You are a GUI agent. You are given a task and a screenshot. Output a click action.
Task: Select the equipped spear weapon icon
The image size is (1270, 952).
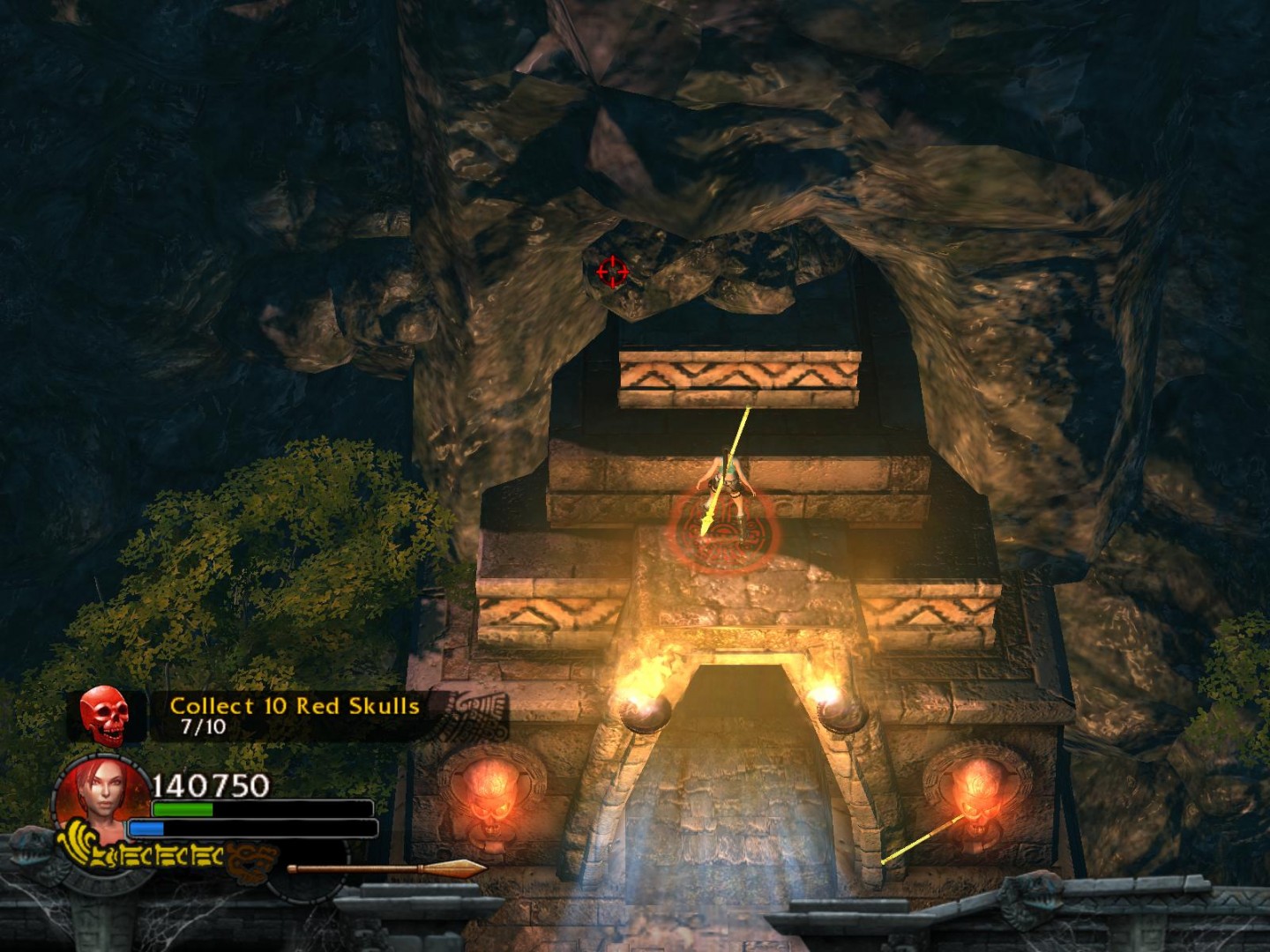(386, 869)
